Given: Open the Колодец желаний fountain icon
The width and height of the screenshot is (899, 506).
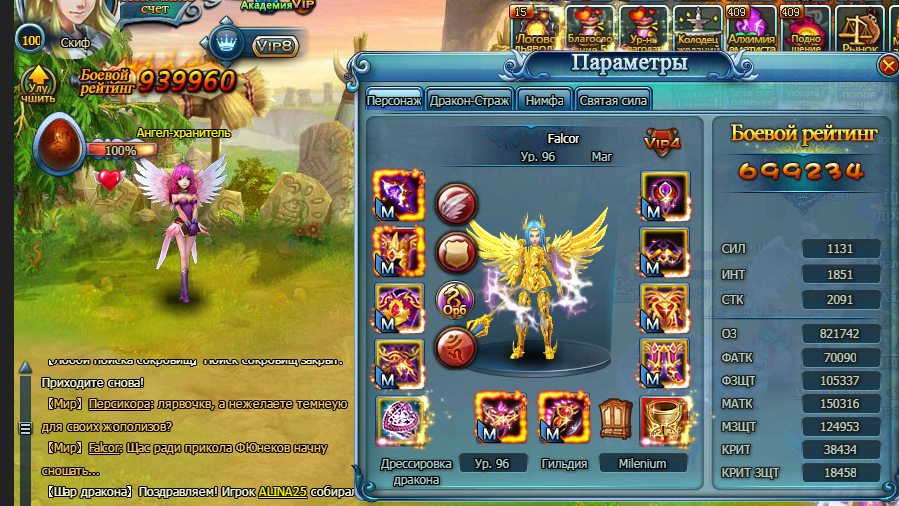Looking at the screenshot, I should tap(698, 26).
